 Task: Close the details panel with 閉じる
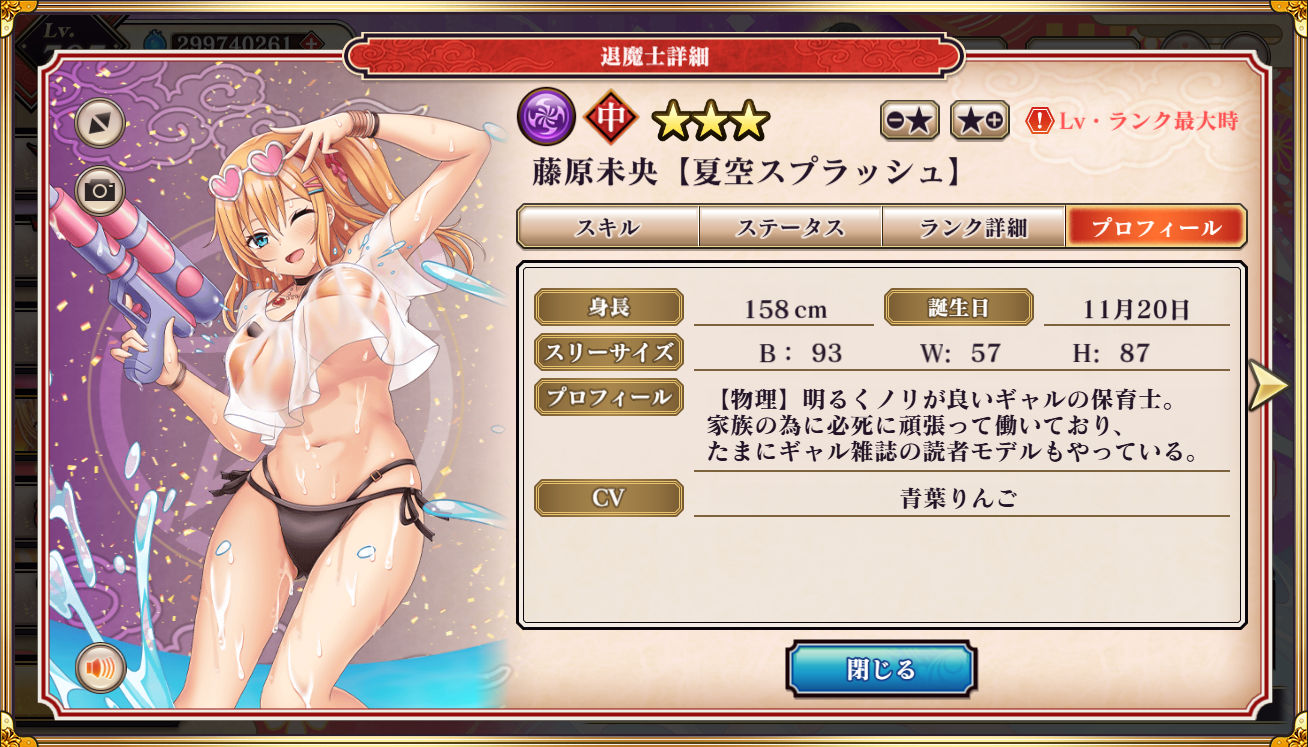pos(880,669)
